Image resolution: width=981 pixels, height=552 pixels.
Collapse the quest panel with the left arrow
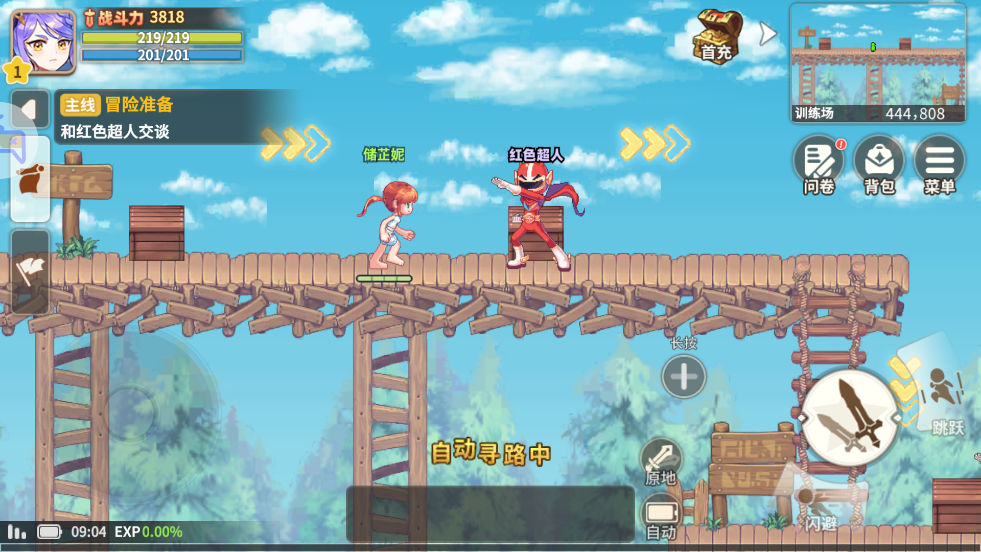coord(30,109)
